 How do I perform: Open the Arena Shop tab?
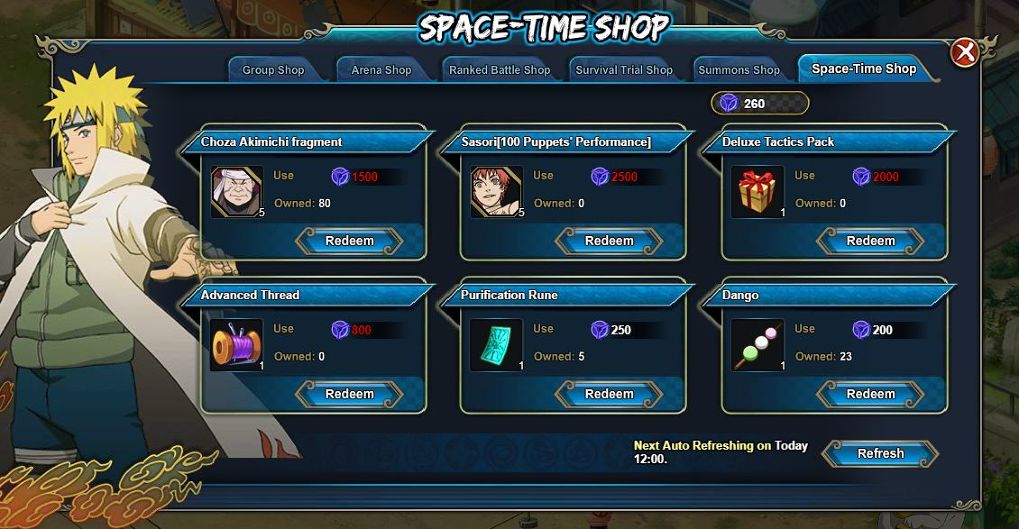[x=381, y=70]
